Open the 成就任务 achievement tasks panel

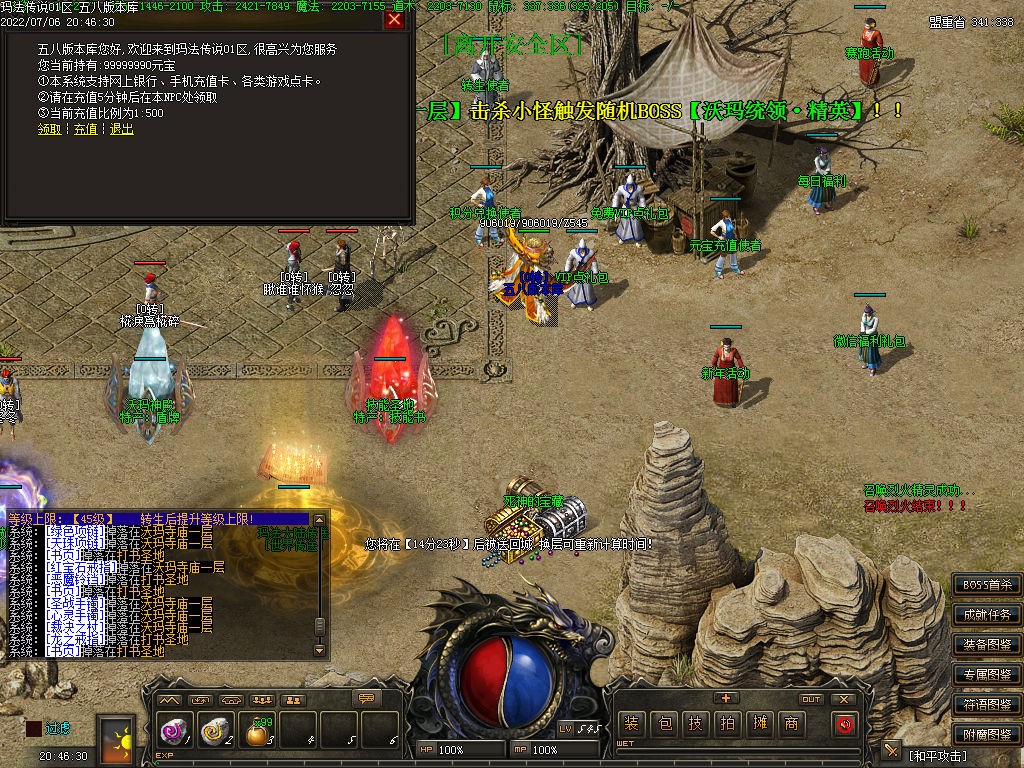point(986,615)
